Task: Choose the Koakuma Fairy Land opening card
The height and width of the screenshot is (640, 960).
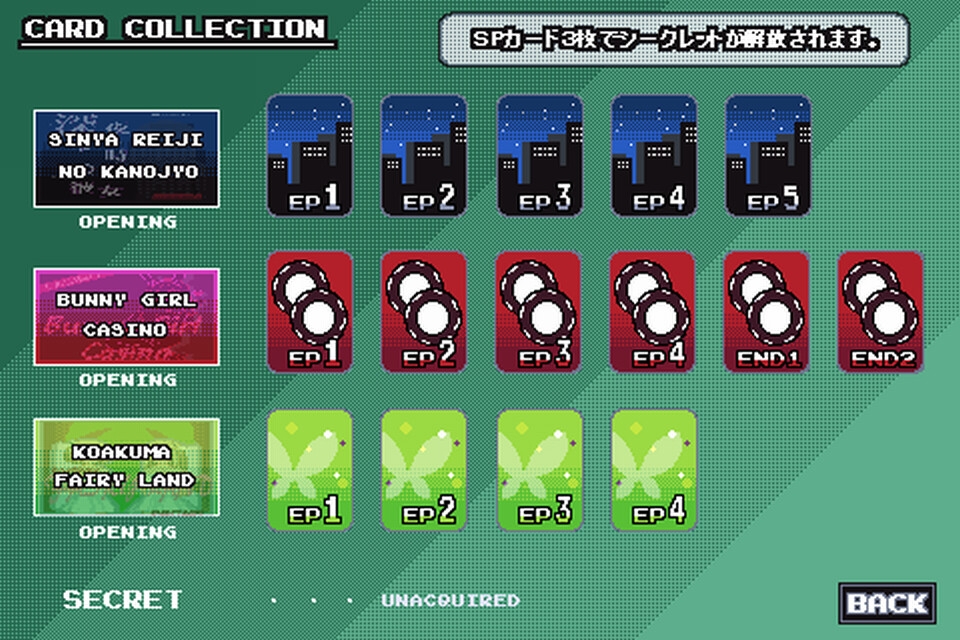Action: pos(126,467)
